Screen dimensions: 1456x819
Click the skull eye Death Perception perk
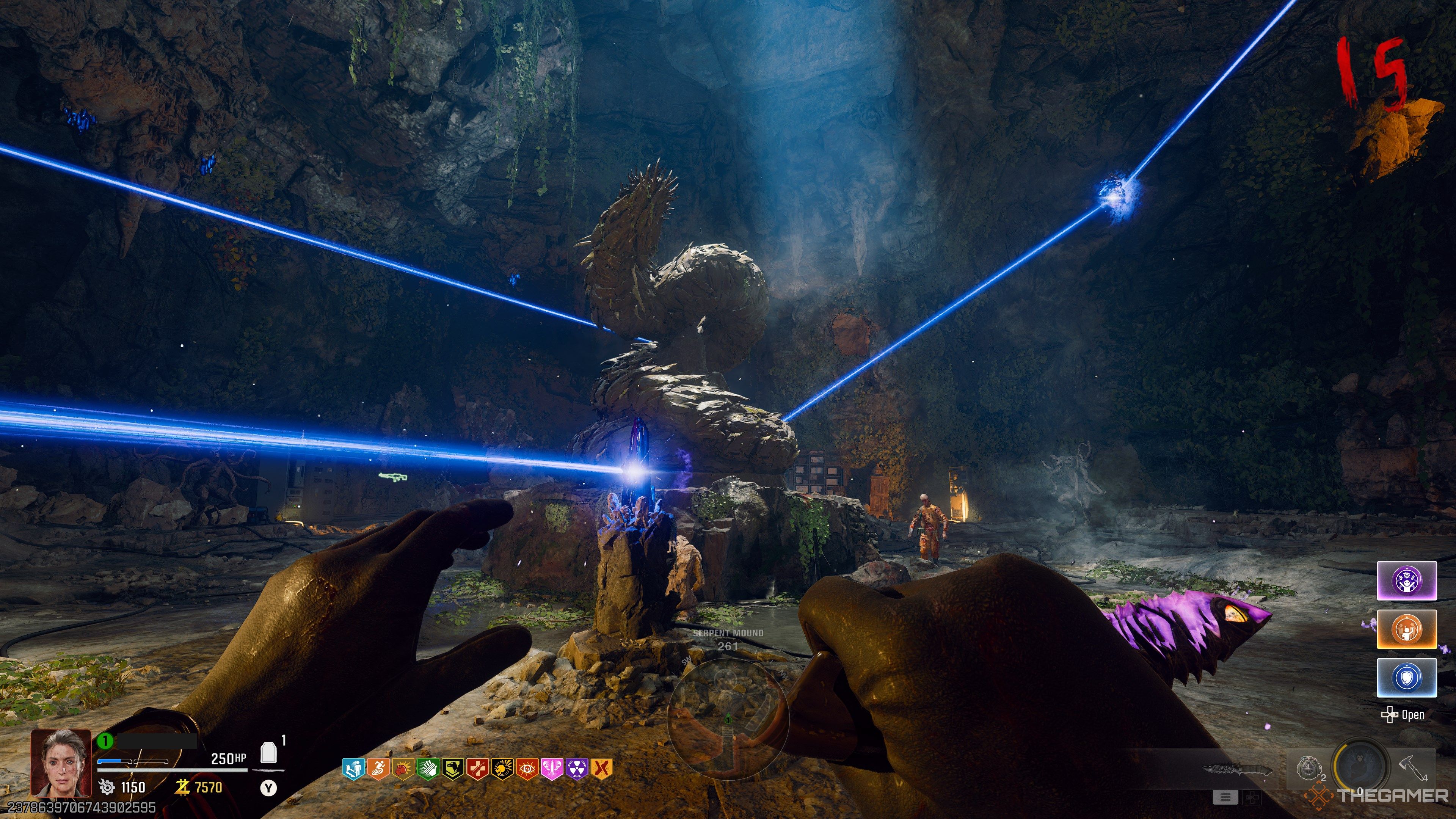pos(527,769)
